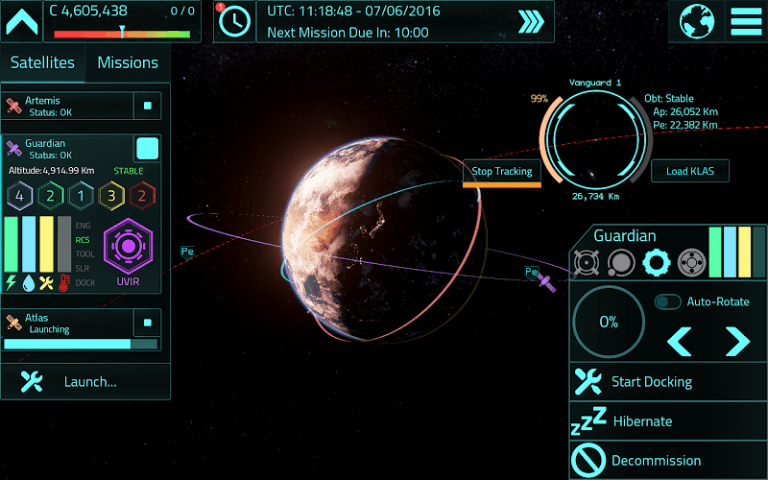Open the Launch menu
This screenshot has width=768, height=480.
point(85,381)
